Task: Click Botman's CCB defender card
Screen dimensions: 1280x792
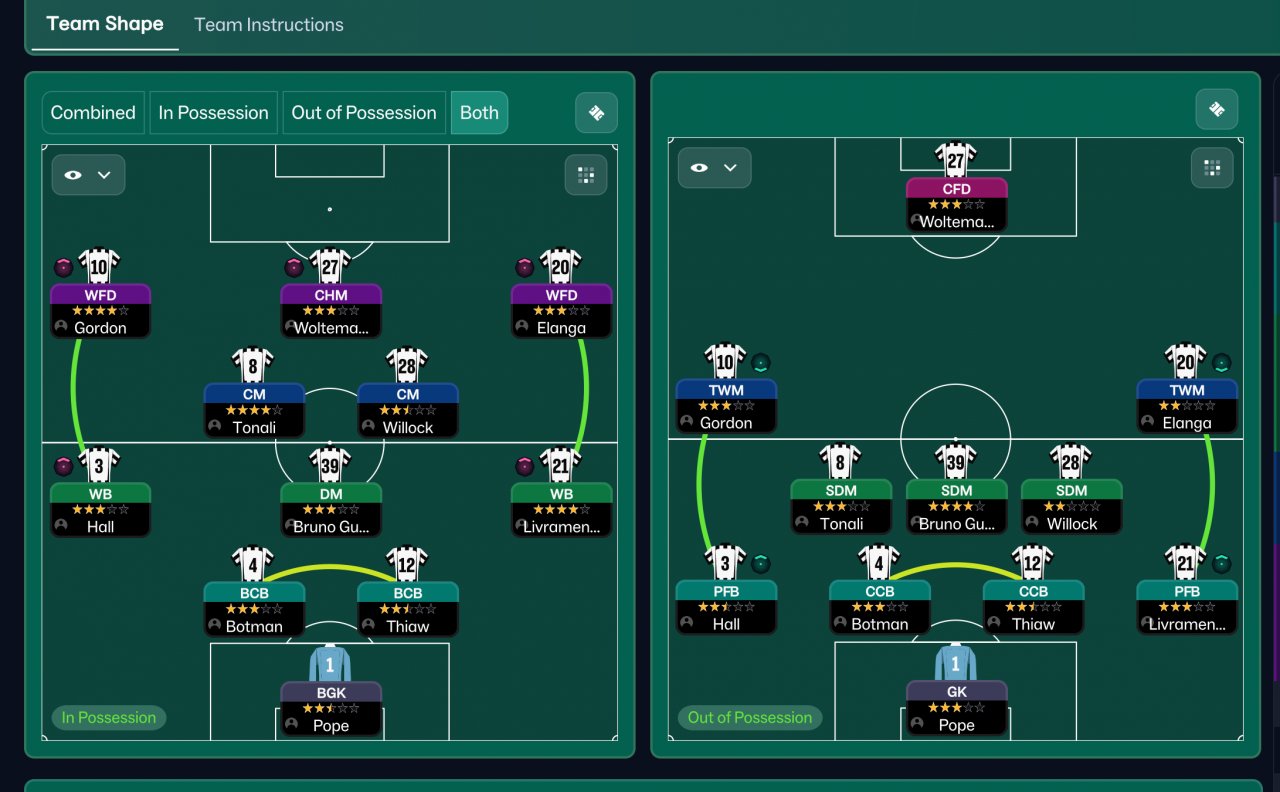Action: pos(879,607)
